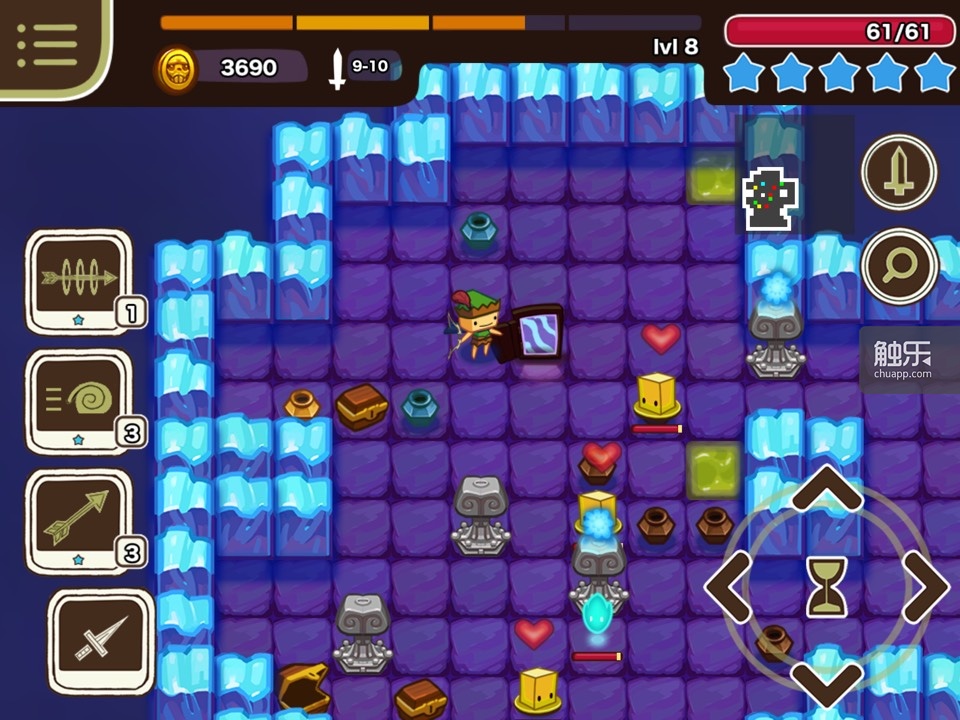The height and width of the screenshot is (720, 960).
Task: Open the list menu button
Action: click(47, 44)
